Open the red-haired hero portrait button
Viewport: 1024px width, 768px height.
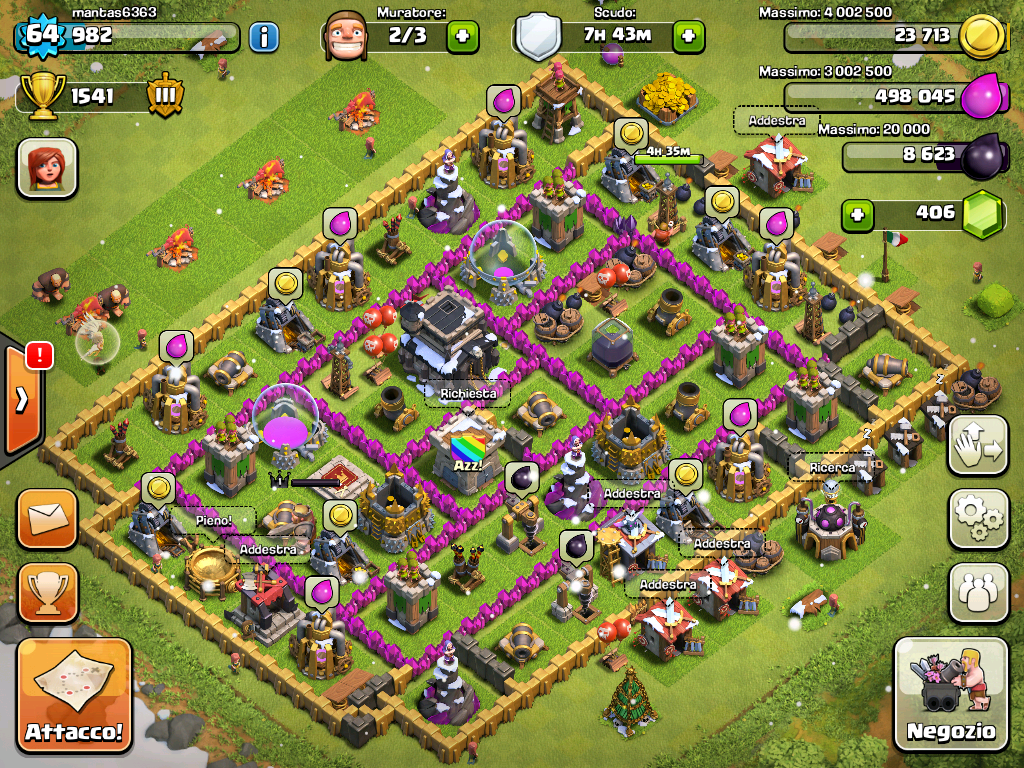click(x=46, y=168)
